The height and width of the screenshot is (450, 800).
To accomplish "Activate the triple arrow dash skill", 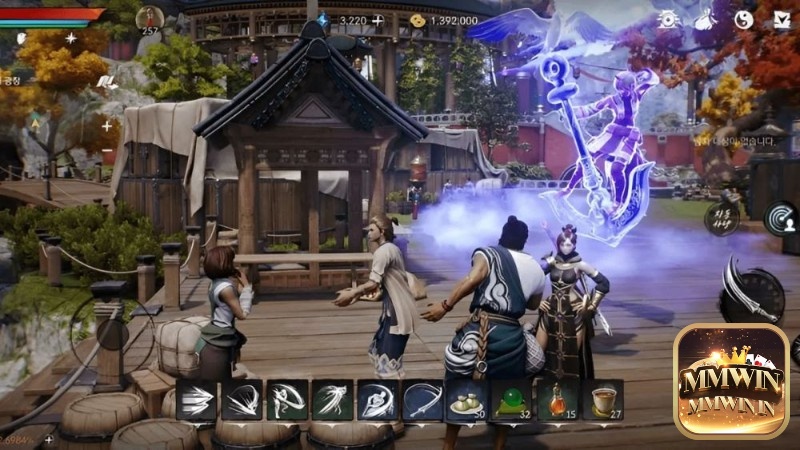I will [196, 399].
